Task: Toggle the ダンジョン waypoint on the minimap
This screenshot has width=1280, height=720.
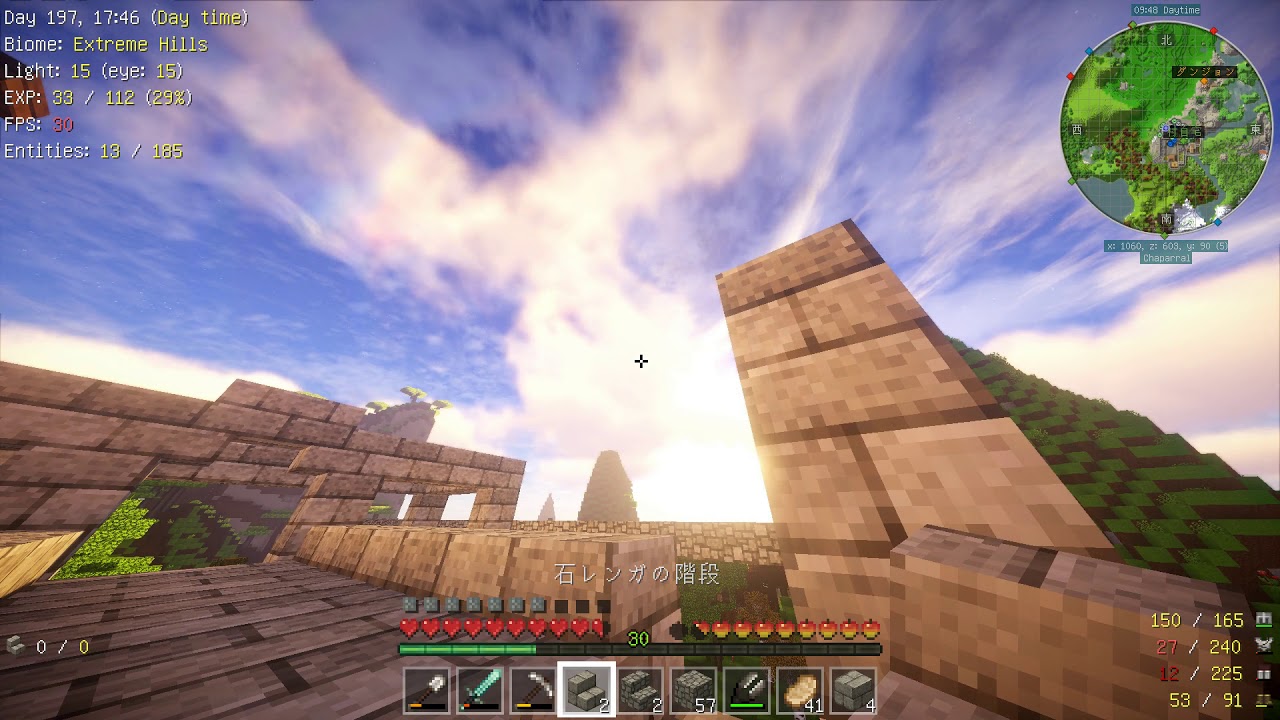Action: tap(1206, 71)
